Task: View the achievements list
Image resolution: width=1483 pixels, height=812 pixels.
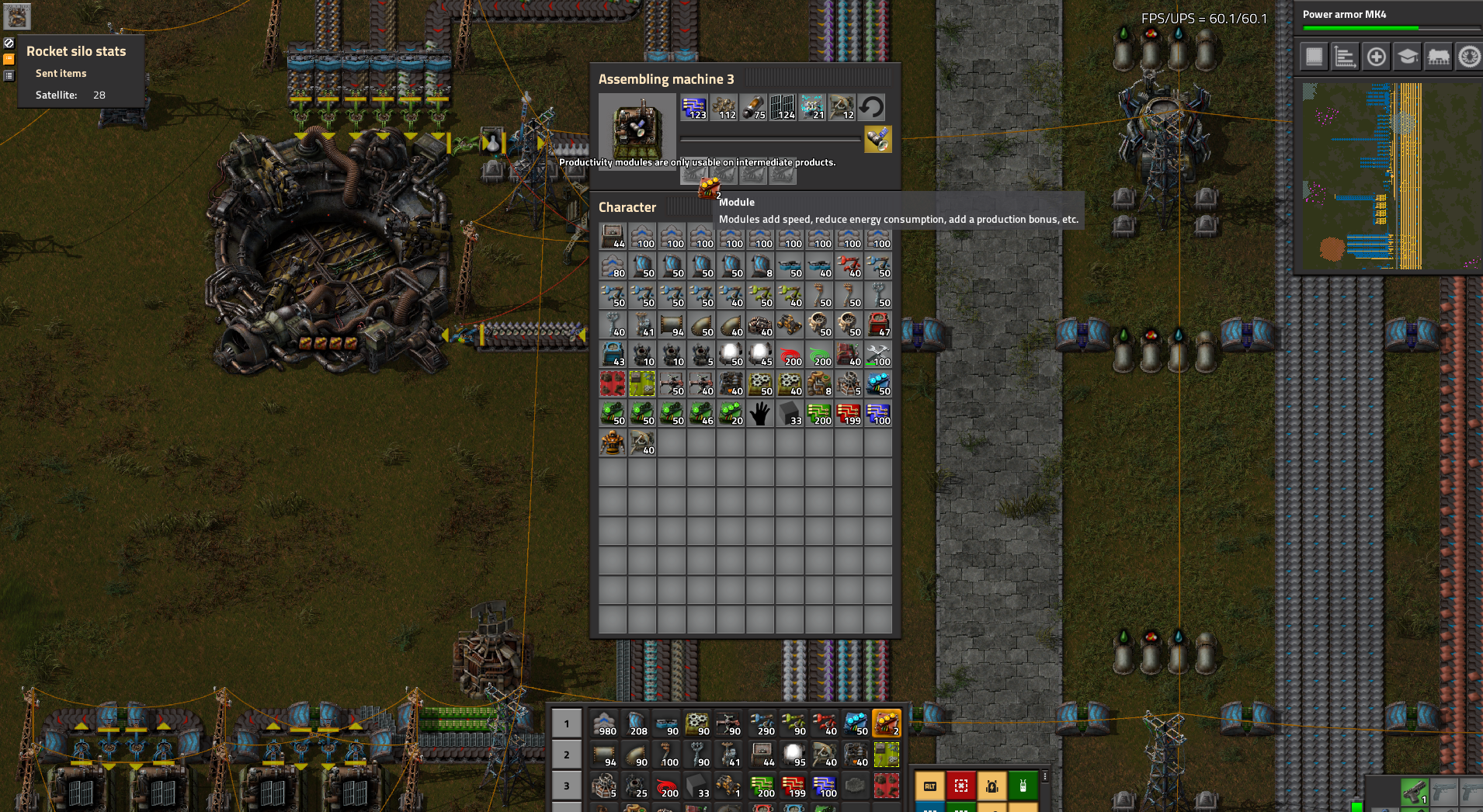Action: [1470, 57]
